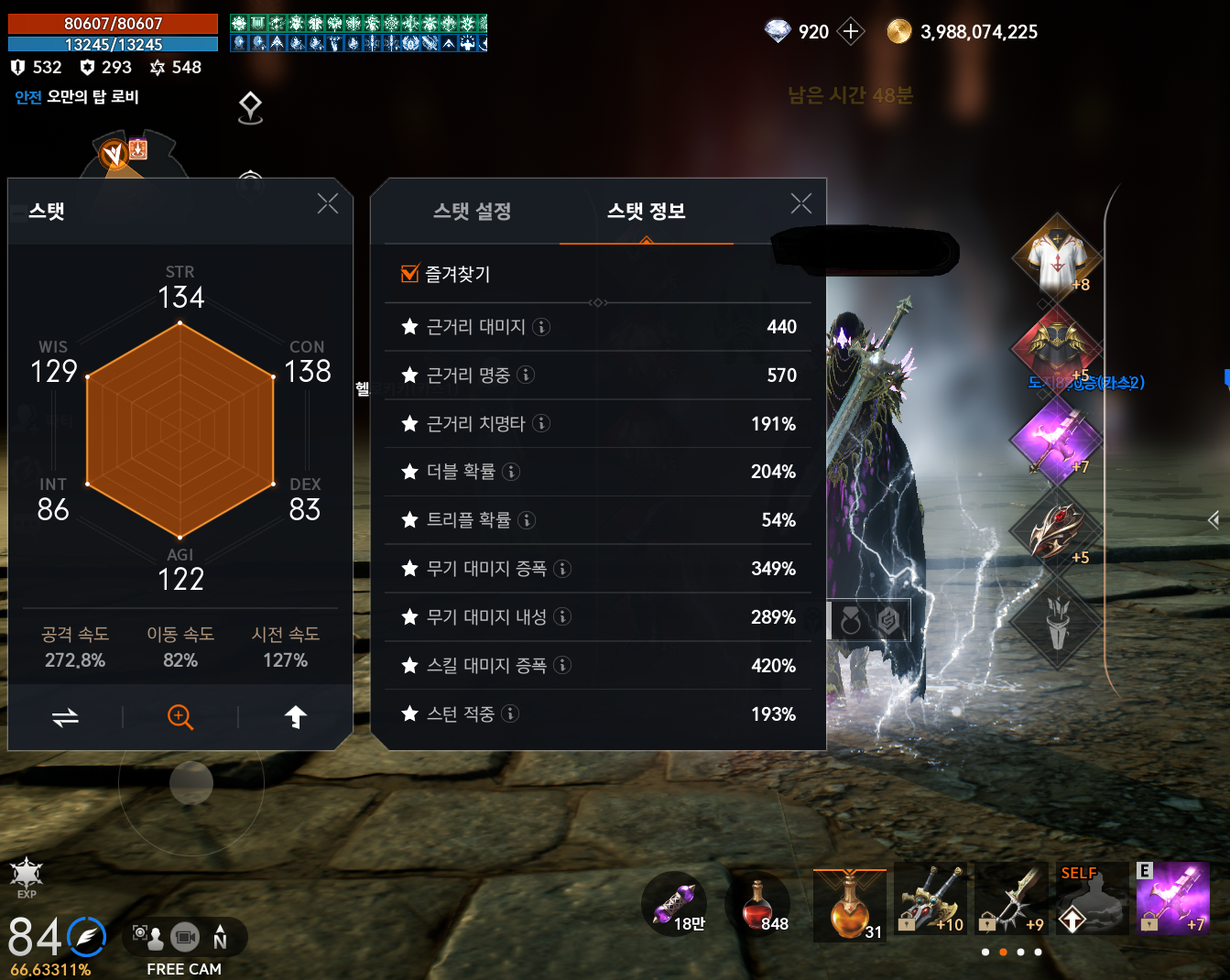Use the purple scroll item with 18만
The height and width of the screenshot is (980, 1230).
[x=675, y=904]
